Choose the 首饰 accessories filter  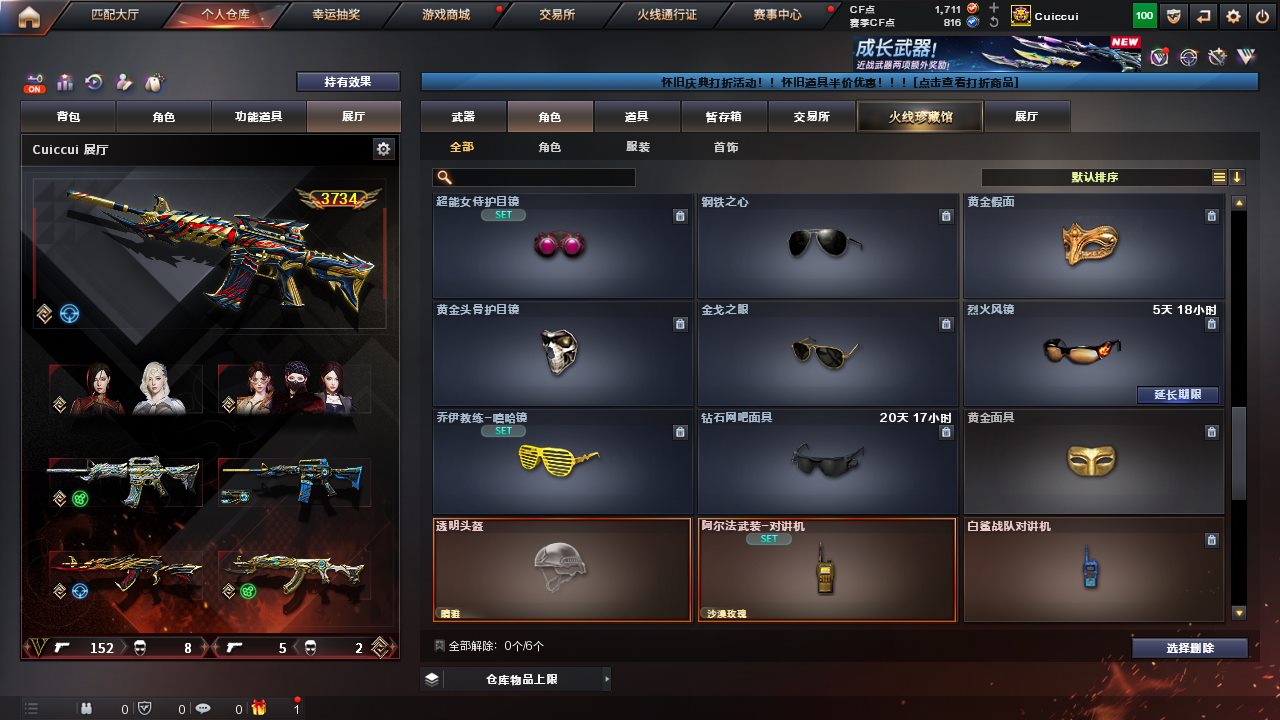tap(726, 147)
